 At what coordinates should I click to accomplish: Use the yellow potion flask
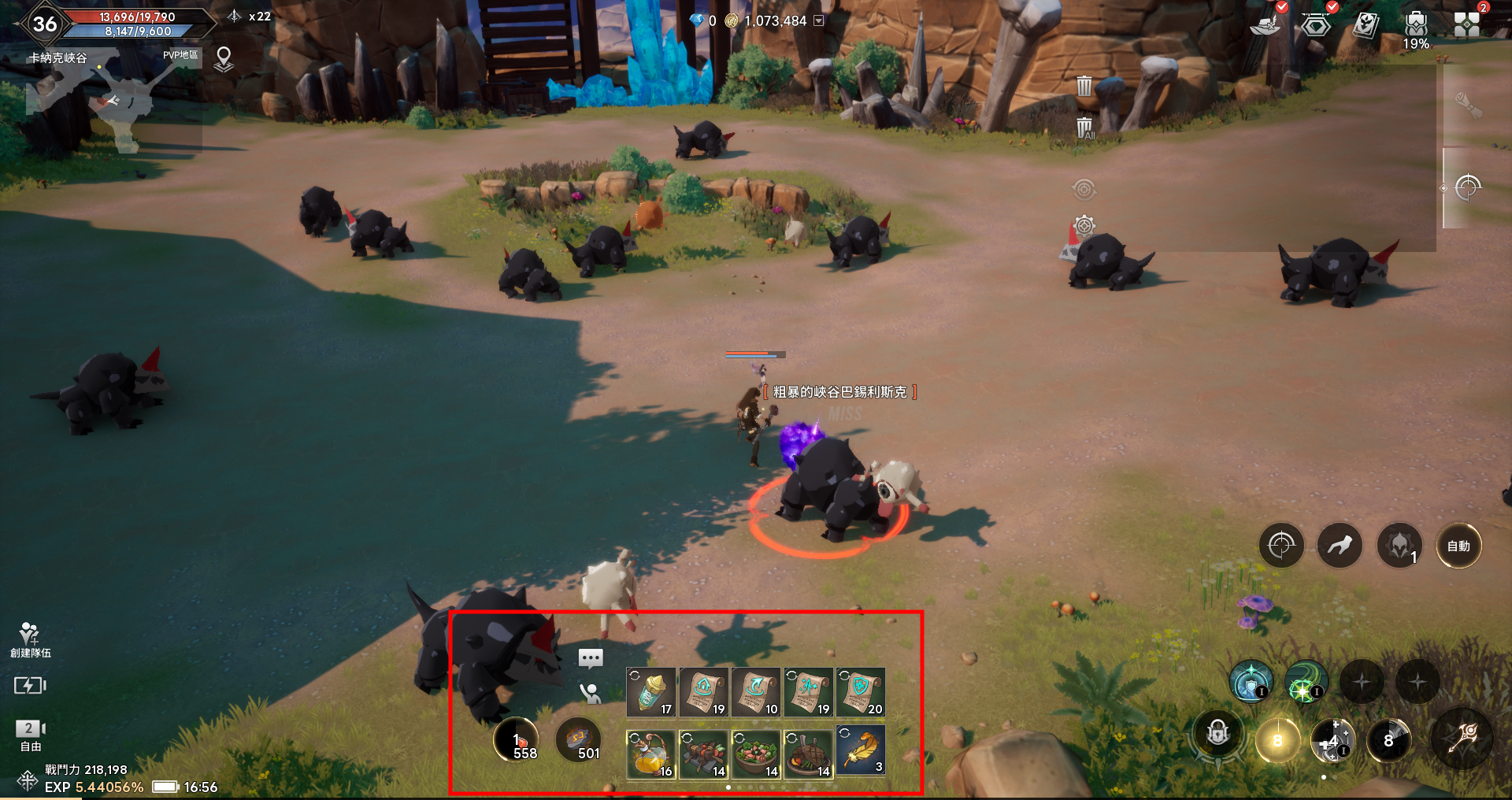coord(650,754)
